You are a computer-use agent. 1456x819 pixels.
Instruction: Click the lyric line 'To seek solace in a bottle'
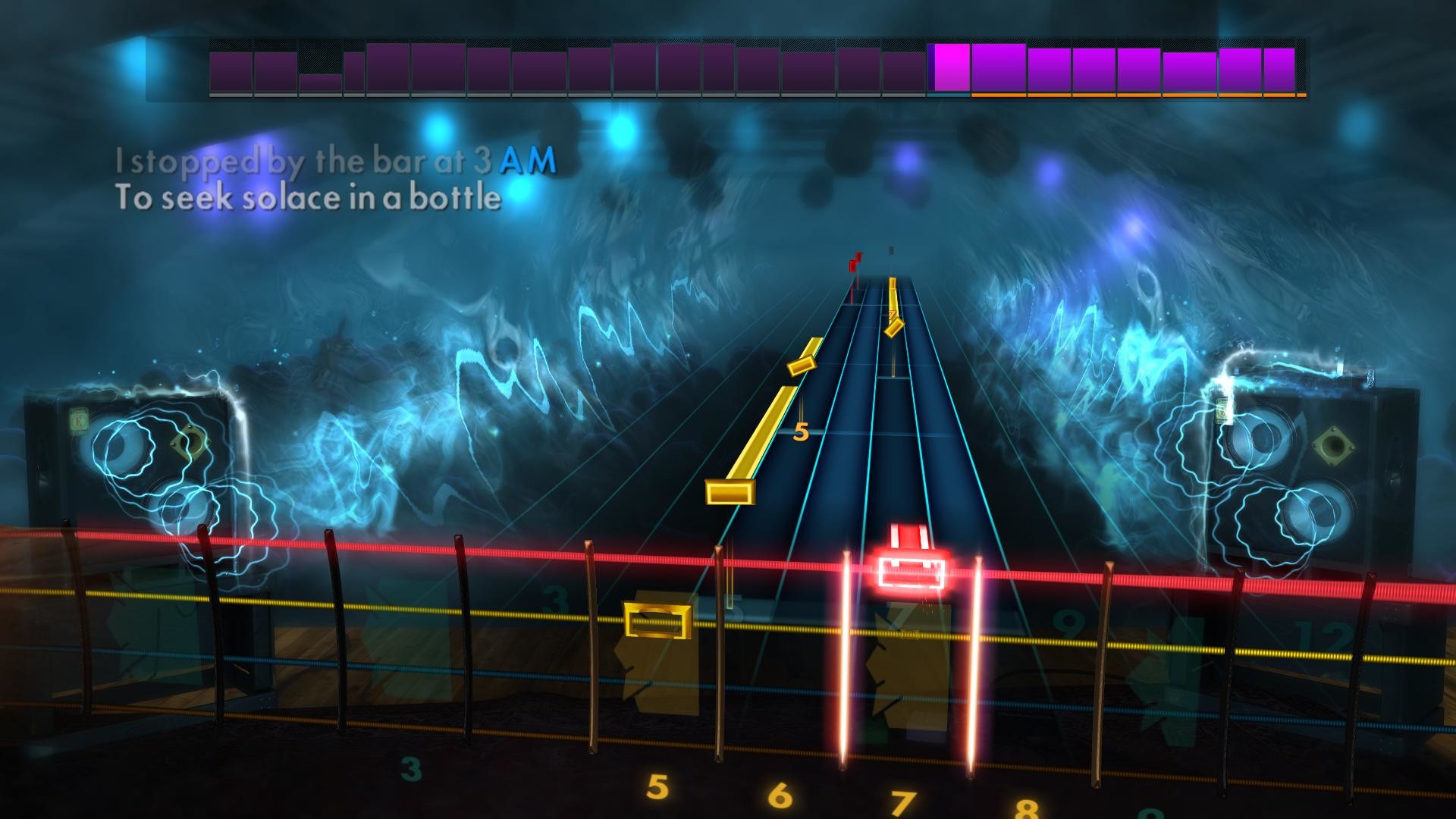click(307, 199)
